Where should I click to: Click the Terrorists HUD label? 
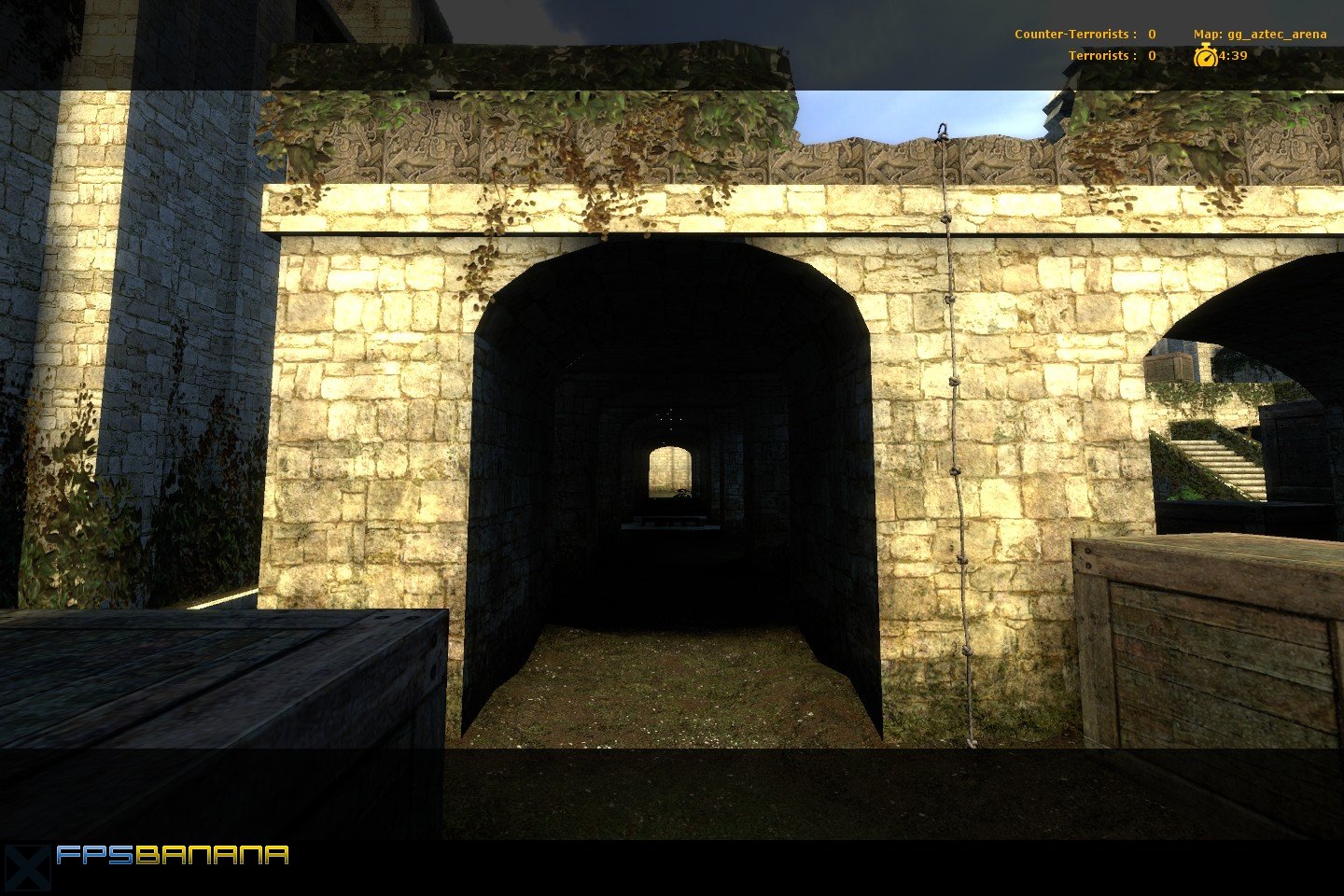[x=1099, y=55]
